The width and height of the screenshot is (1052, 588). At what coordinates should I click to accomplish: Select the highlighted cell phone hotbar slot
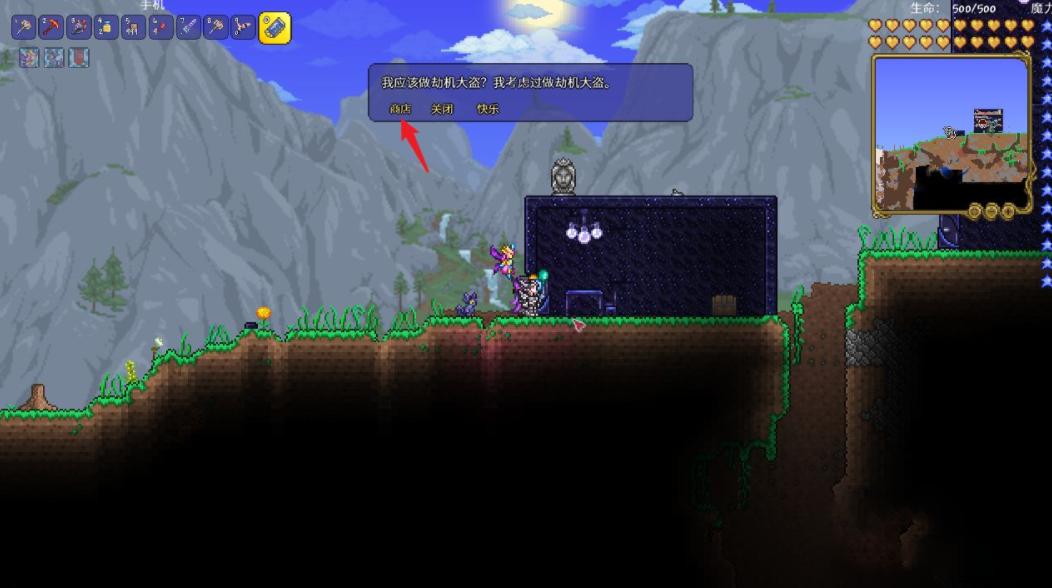point(275,28)
